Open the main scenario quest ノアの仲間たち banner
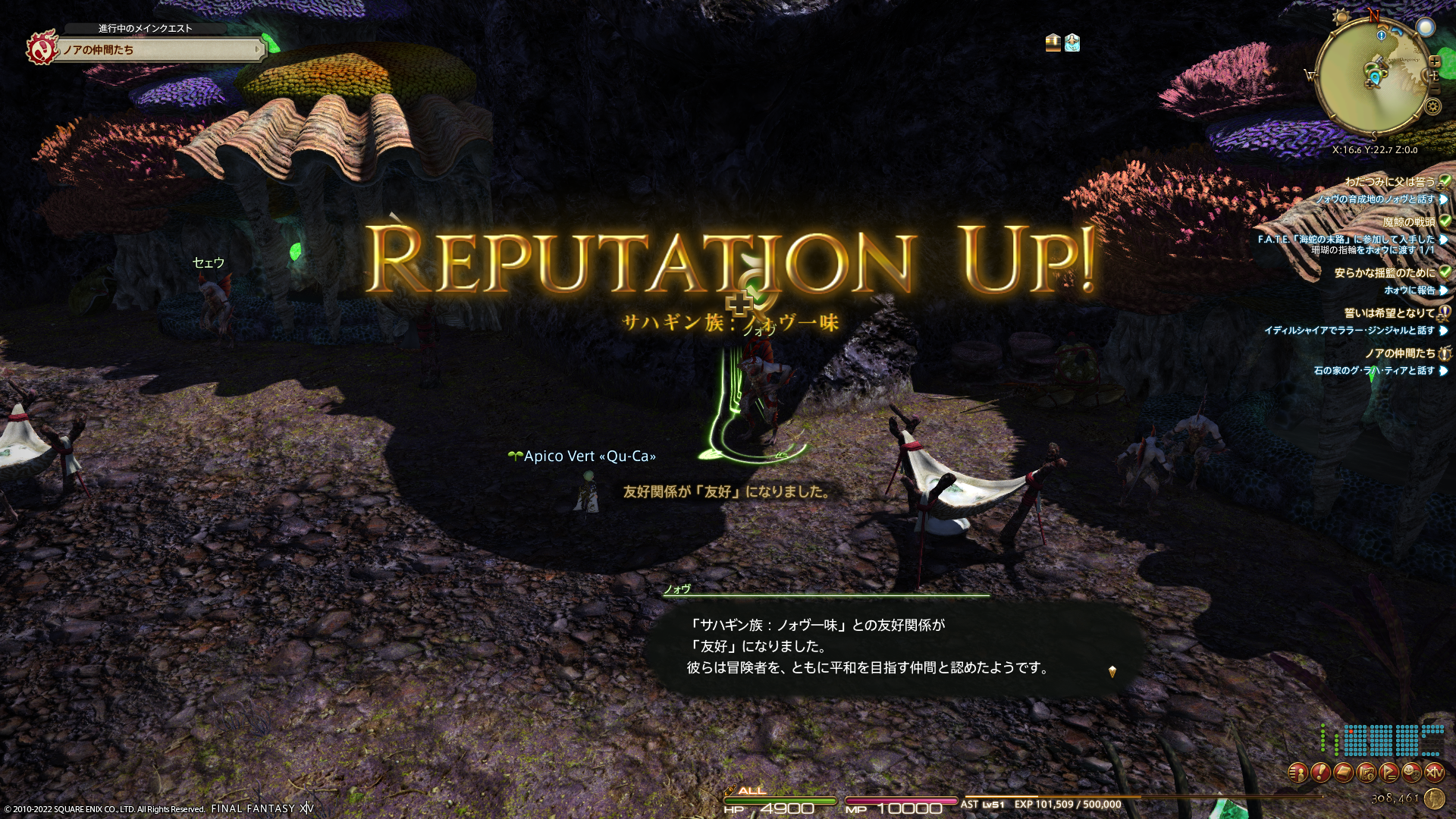The image size is (1456, 819). 161,50
